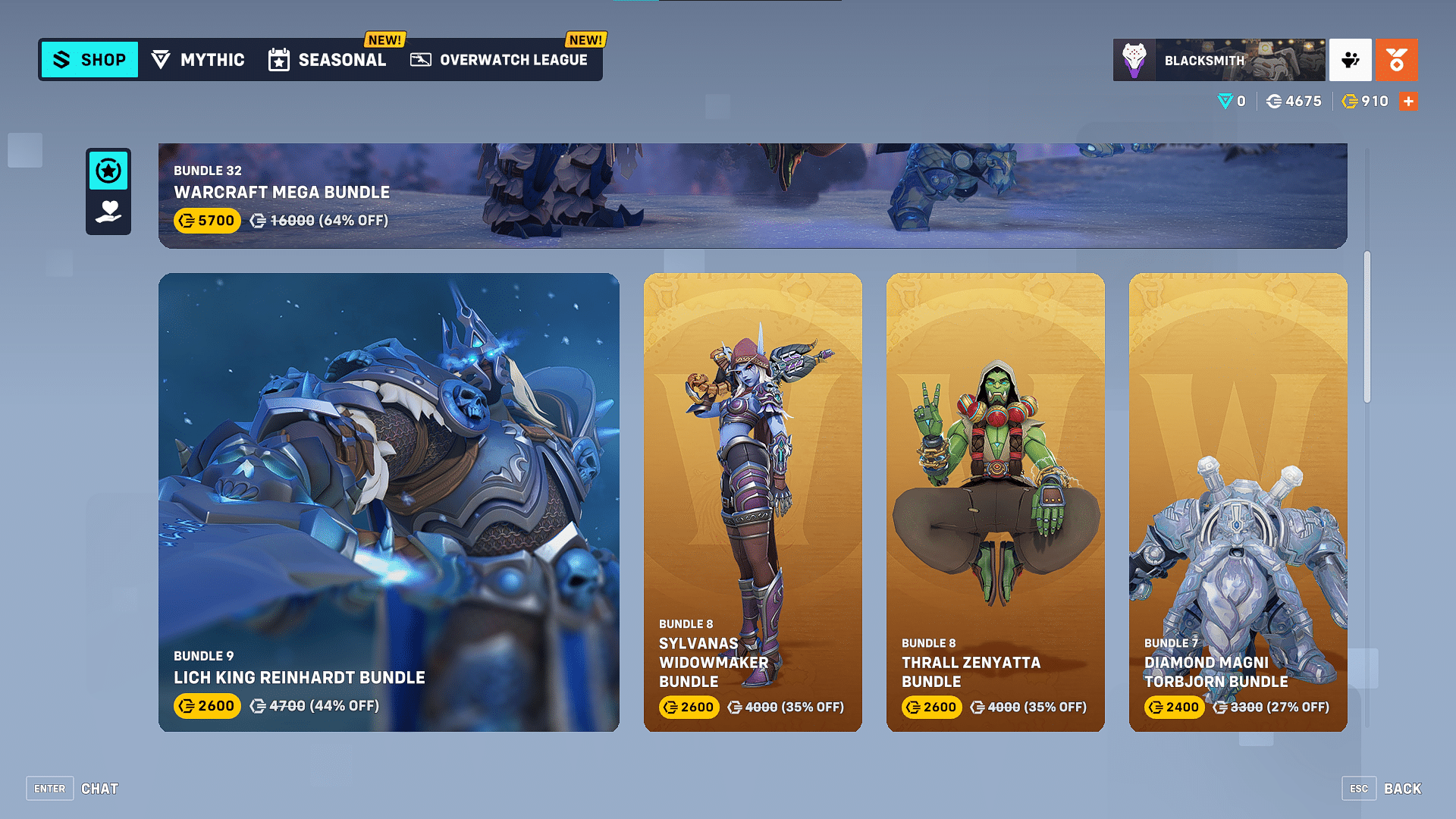Open the Seasonal shop tab marked NEW
The width and height of the screenshot is (1456, 819).
click(x=328, y=60)
